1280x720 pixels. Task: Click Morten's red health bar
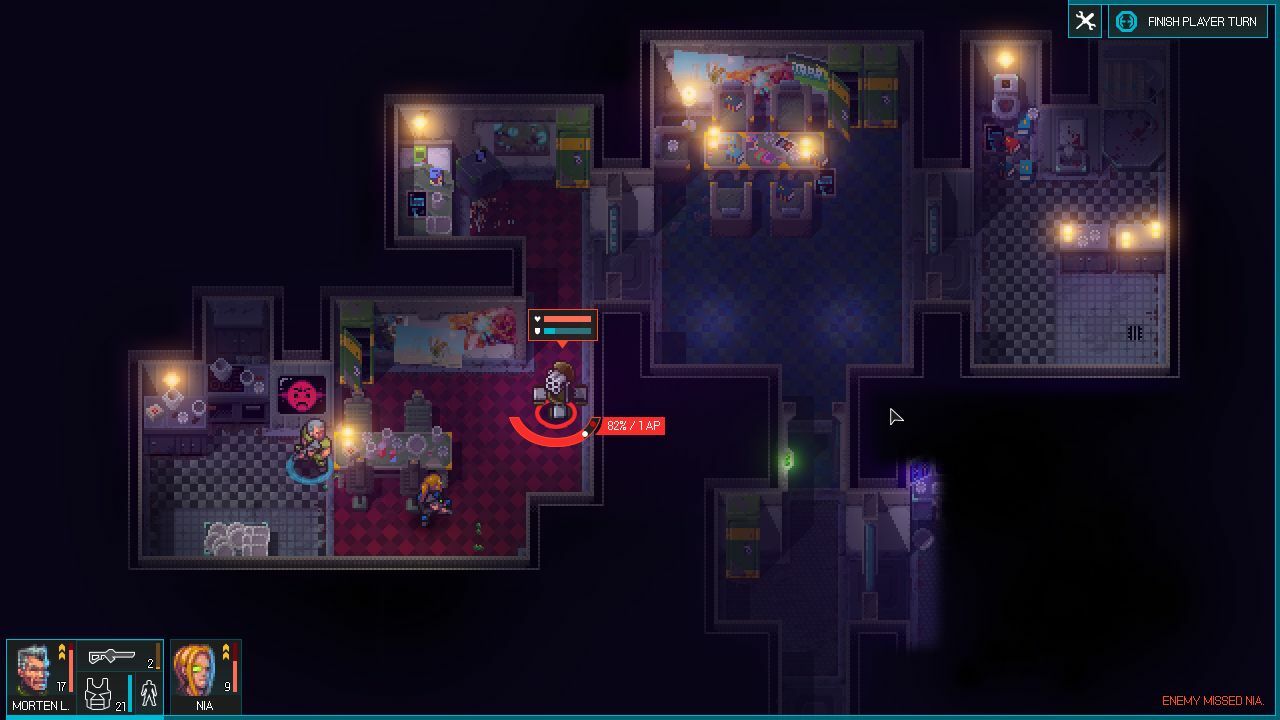[71, 670]
